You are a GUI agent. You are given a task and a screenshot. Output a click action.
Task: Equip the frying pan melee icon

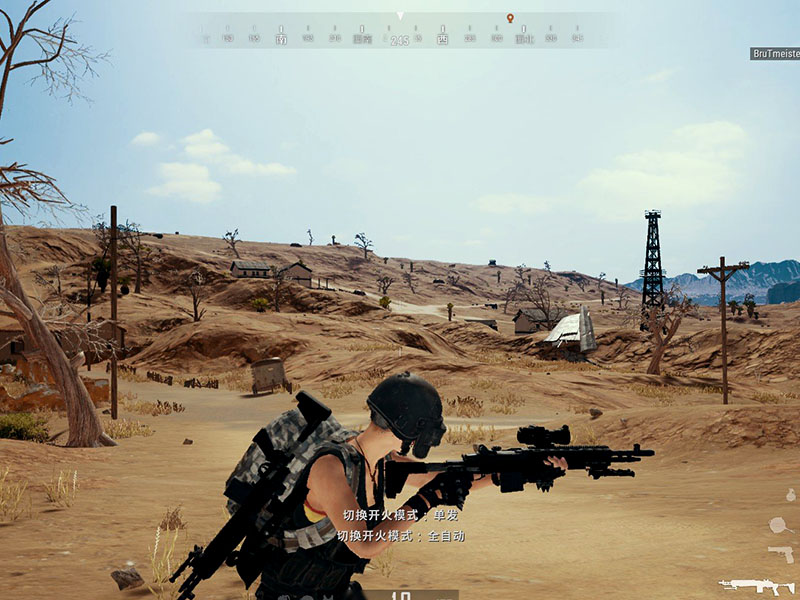(x=778, y=524)
